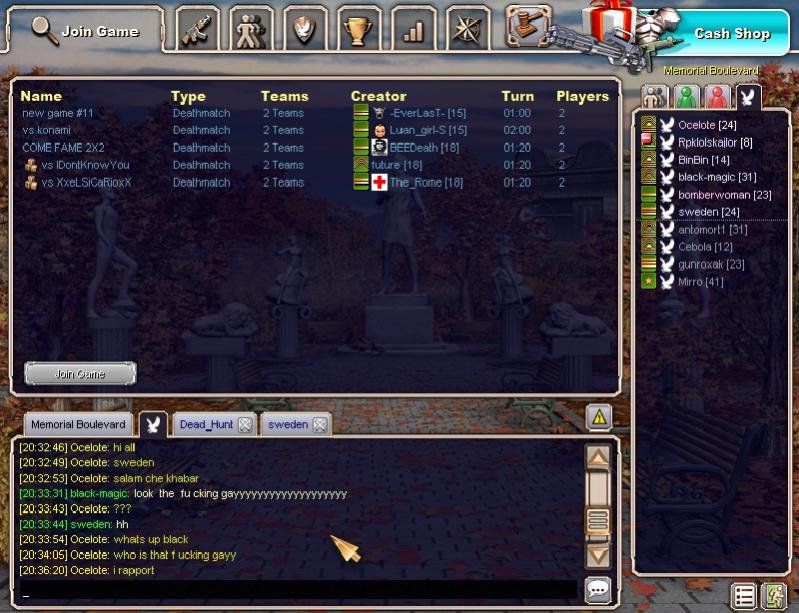Choose the 'vs.konami' game row
The height and width of the screenshot is (613, 799).
[47, 130]
